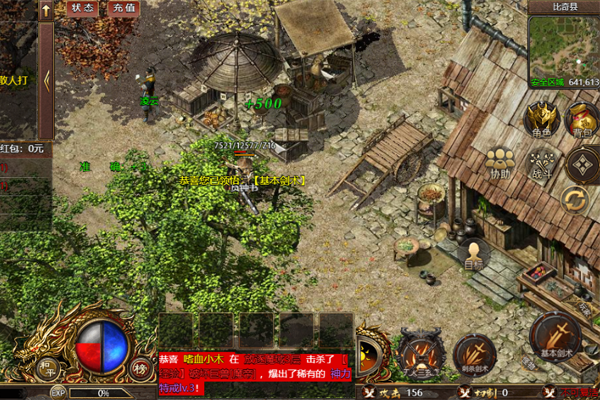Open the 协助 assist menu
The width and height of the screenshot is (600, 400).
[499, 164]
